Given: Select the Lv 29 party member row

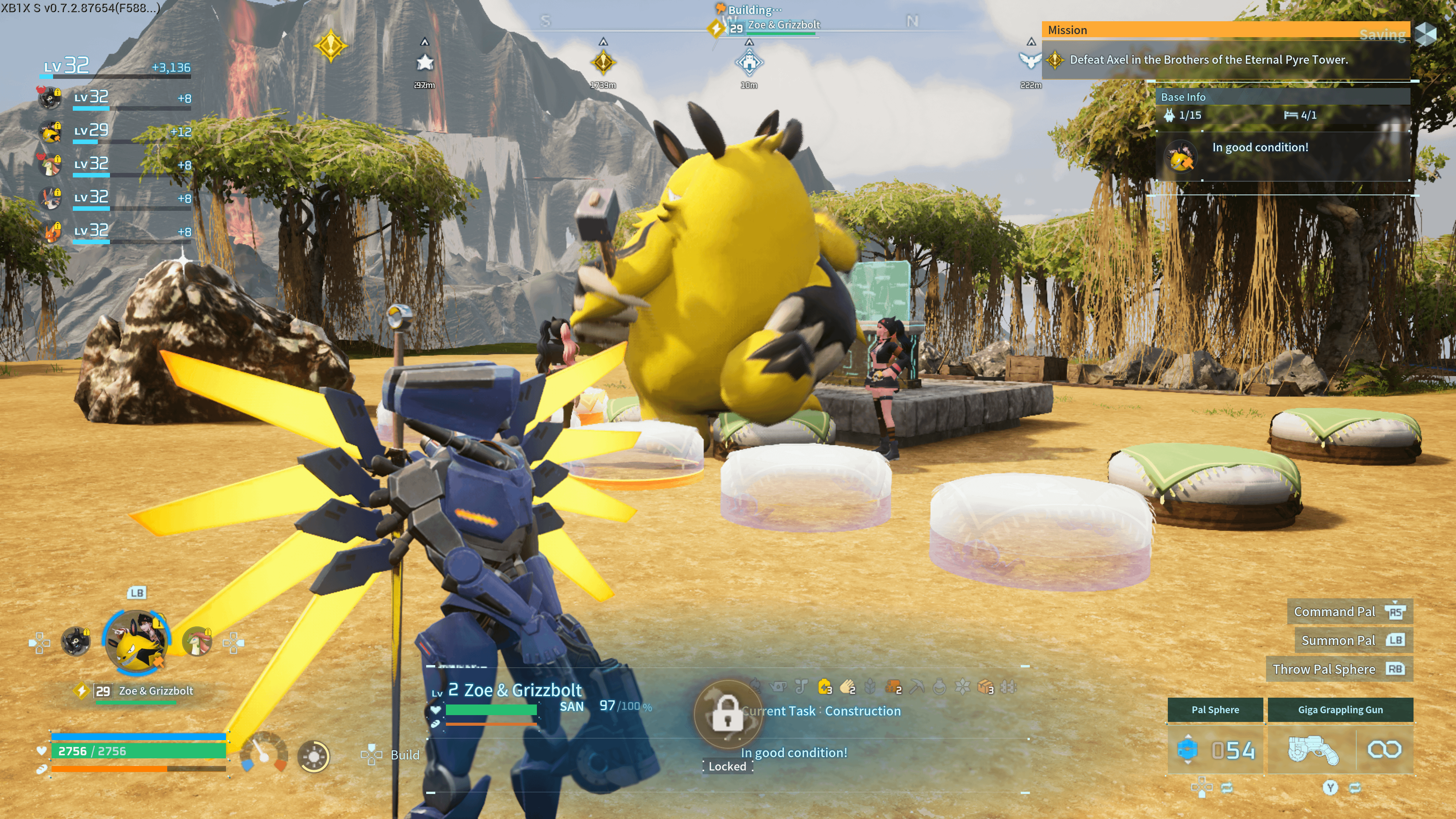Looking at the screenshot, I should [x=113, y=131].
